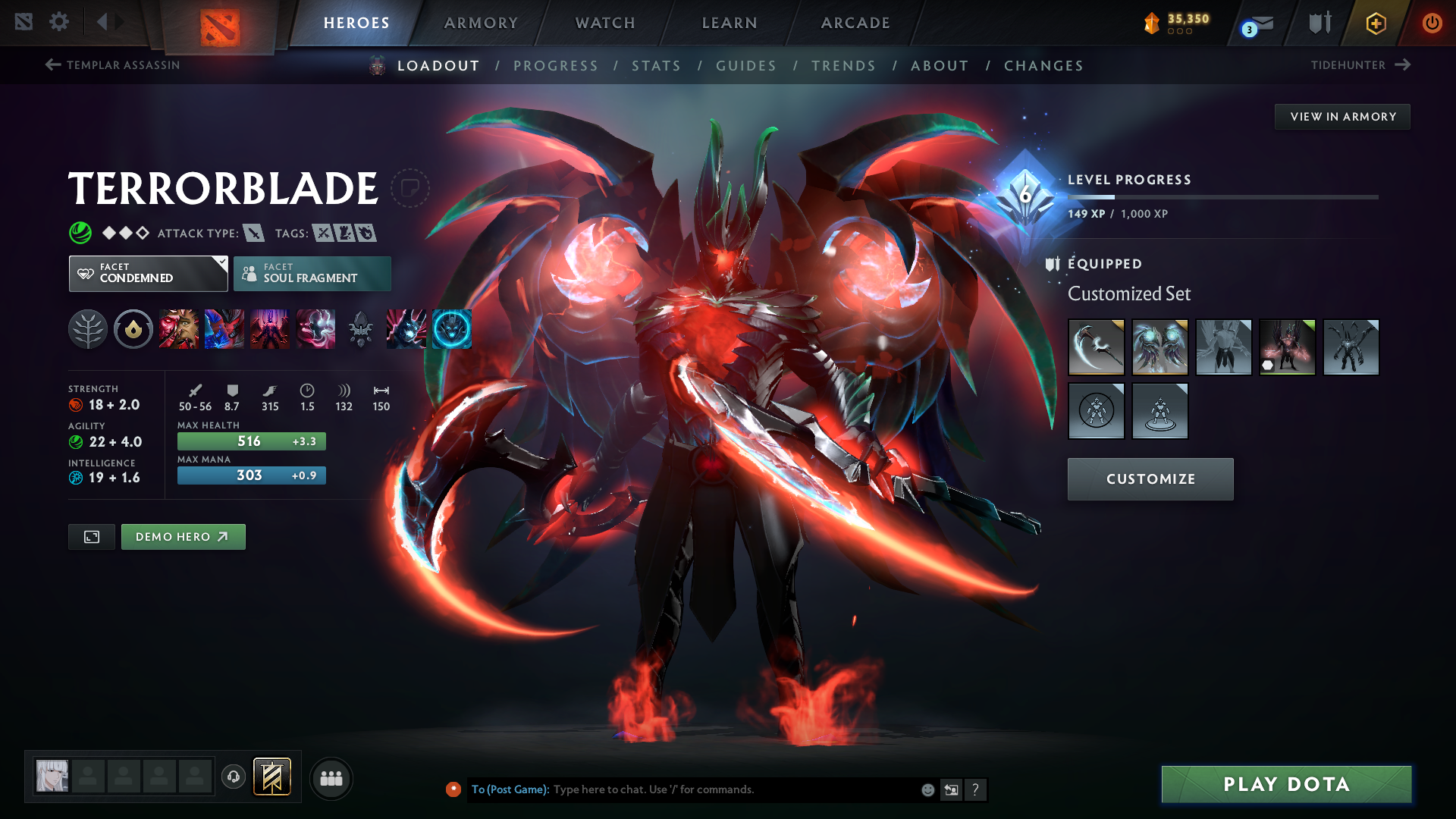Image resolution: width=1456 pixels, height=819 pixels.
Task: Select the Soul Fragment facet
Action: pyautogui.click(x=312, y=273)
